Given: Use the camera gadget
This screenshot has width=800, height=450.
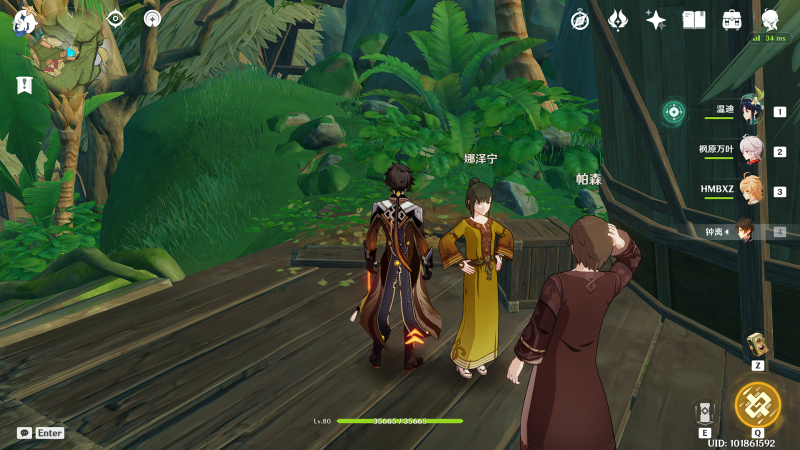Looking at the screenshot, I should (x=757, y=344).
